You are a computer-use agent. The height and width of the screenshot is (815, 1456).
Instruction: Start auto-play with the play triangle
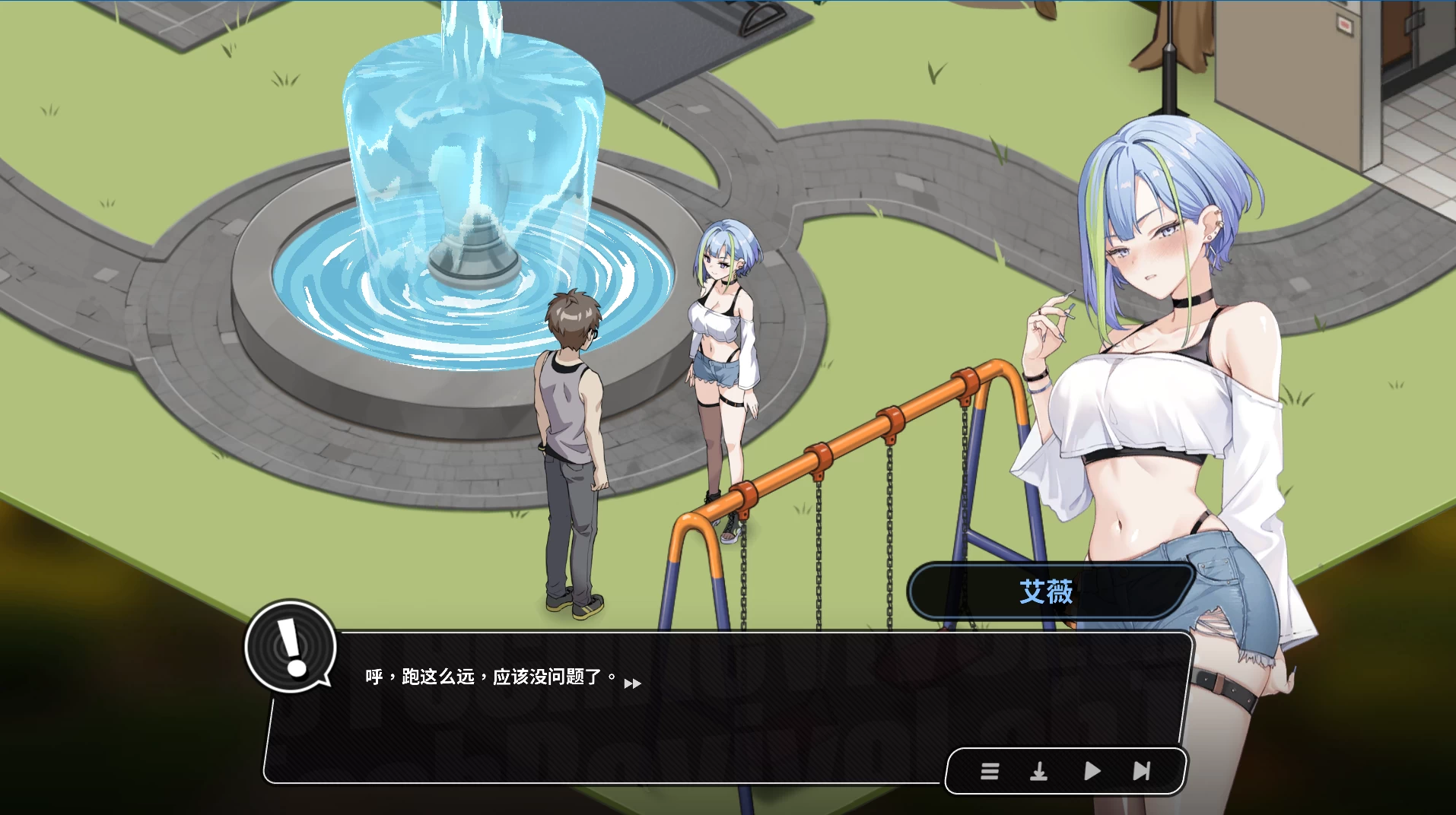(x=1092, y=772)
